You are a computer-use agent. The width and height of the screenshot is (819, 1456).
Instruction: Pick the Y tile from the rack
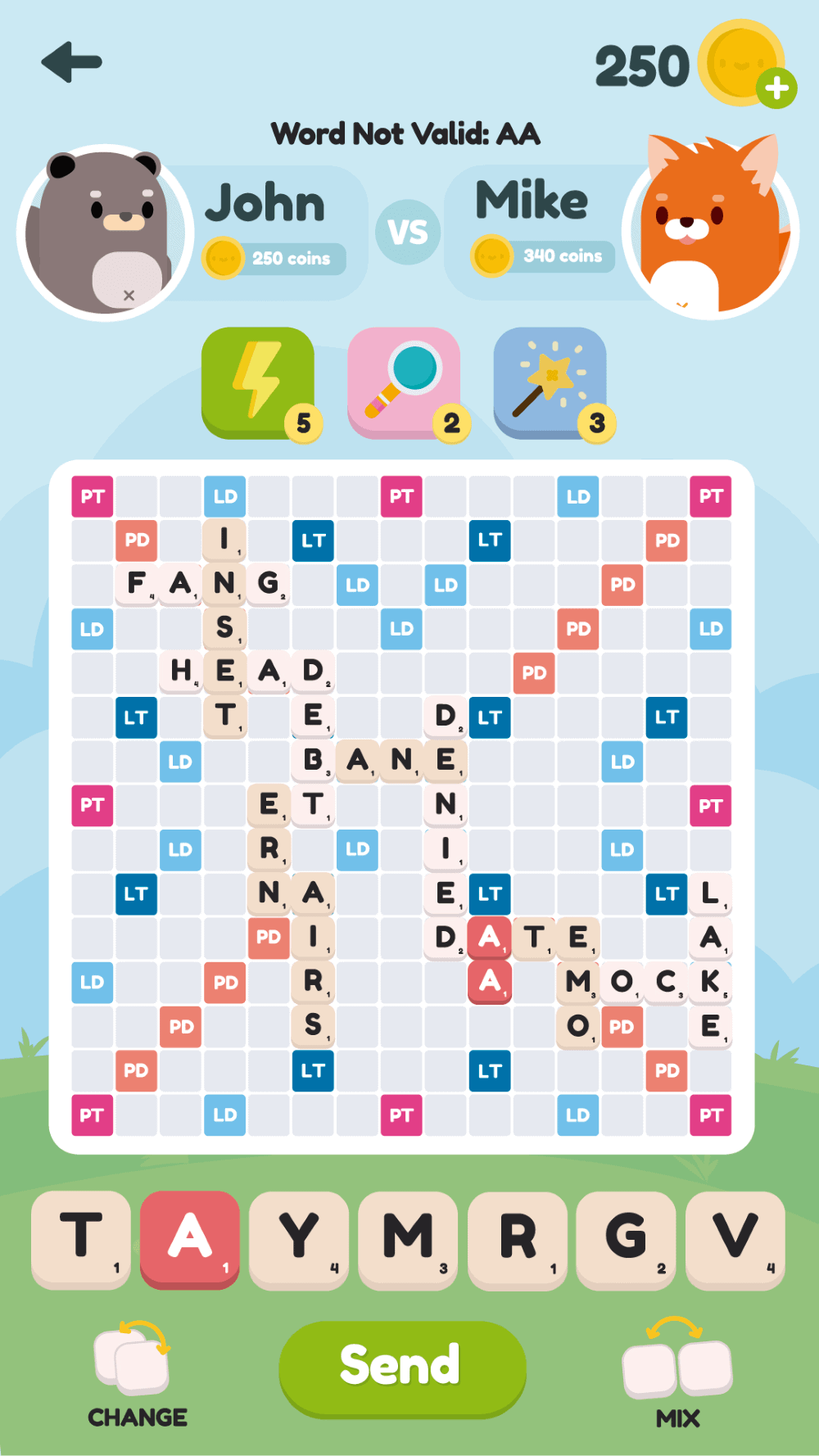pos(299,1238)
